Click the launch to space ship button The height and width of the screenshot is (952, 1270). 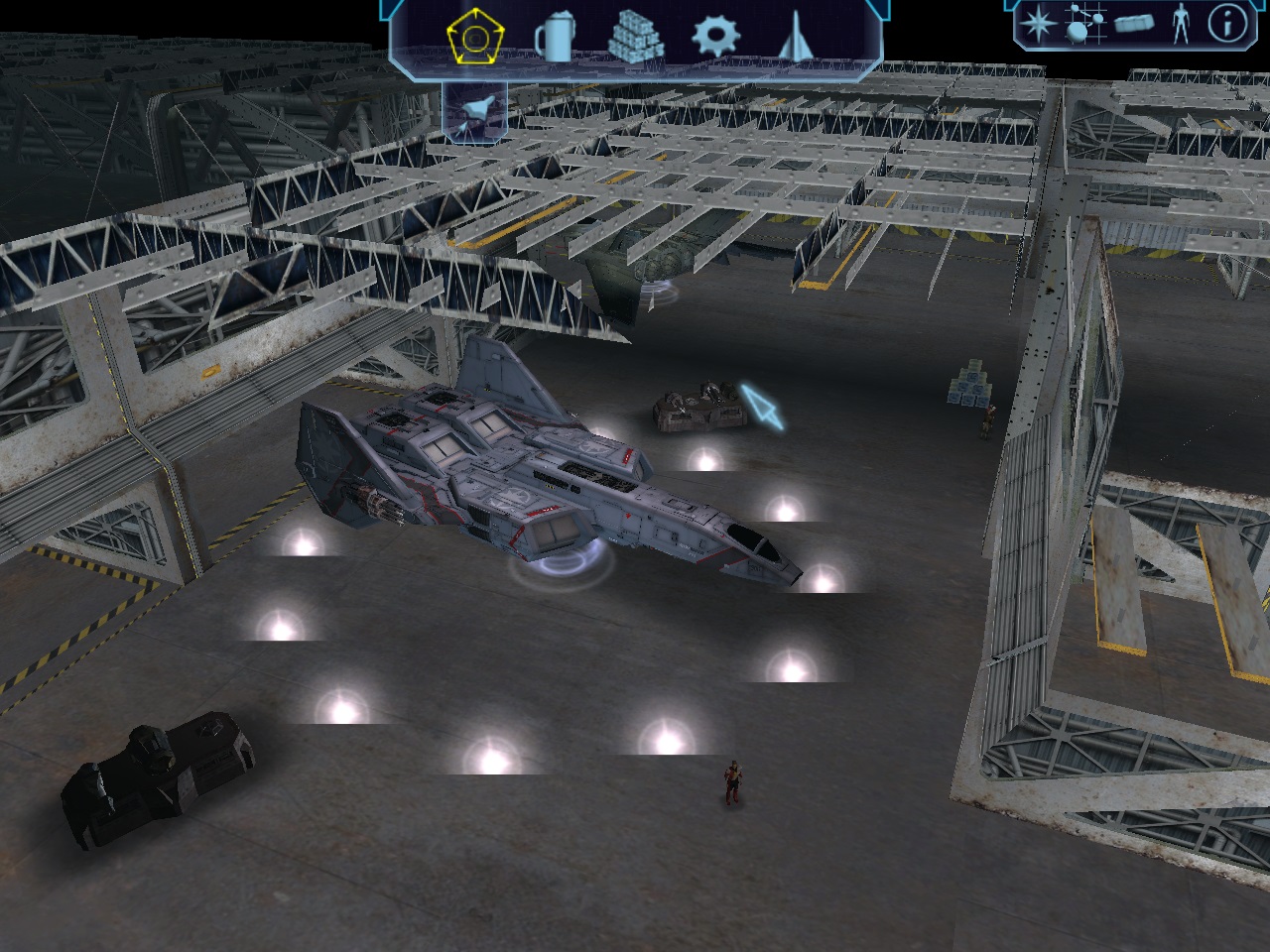(x=474, y=110)
